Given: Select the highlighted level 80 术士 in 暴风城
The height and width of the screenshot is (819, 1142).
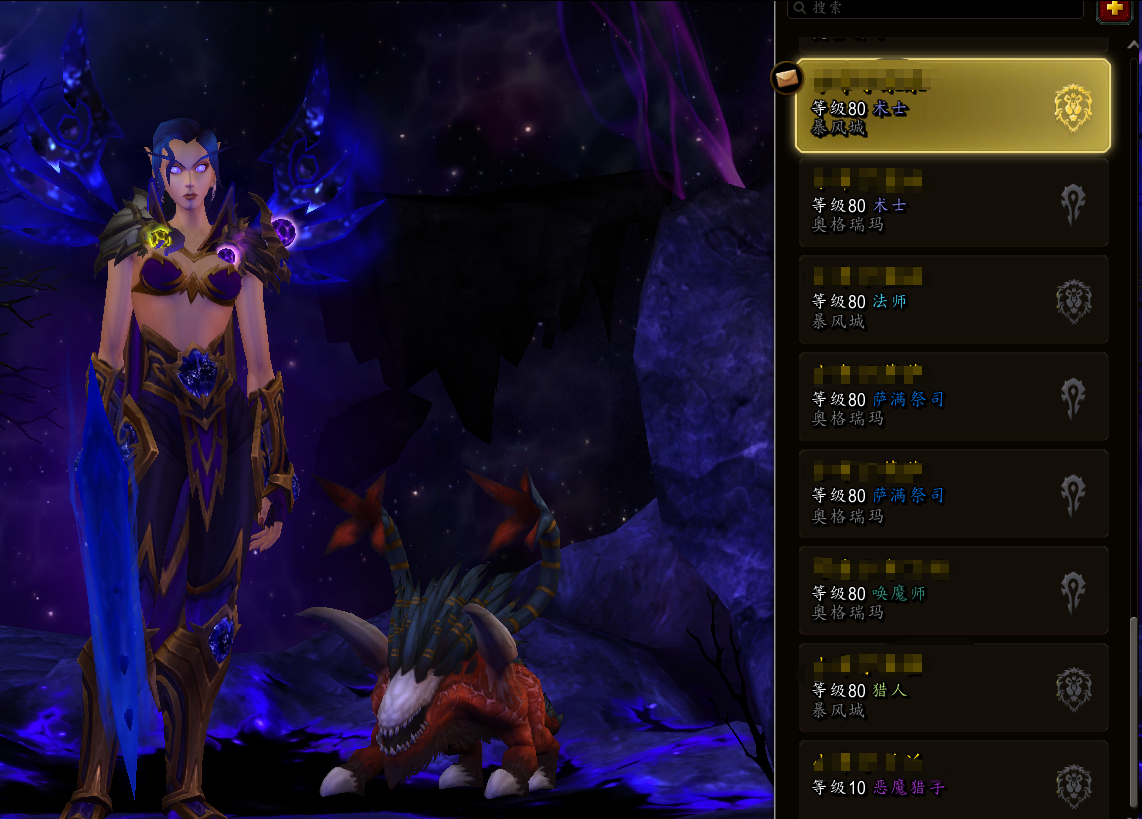Looking at the screenshot, I should 952,106.
